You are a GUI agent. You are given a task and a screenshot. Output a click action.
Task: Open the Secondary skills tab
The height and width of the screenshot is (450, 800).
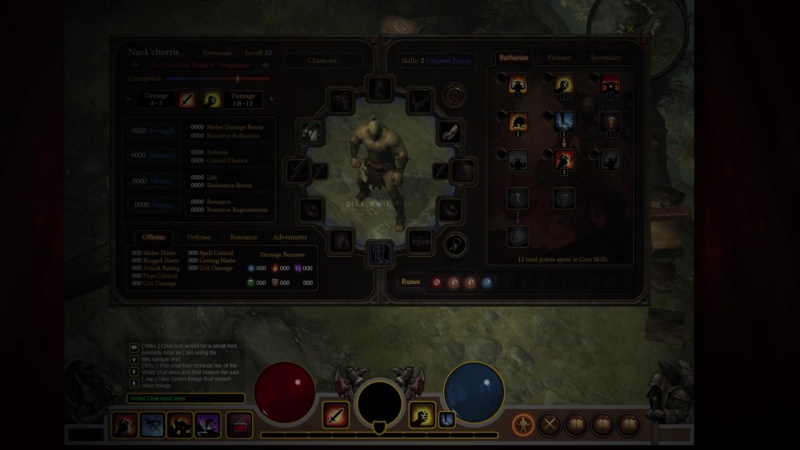click(x=604, y=58)
